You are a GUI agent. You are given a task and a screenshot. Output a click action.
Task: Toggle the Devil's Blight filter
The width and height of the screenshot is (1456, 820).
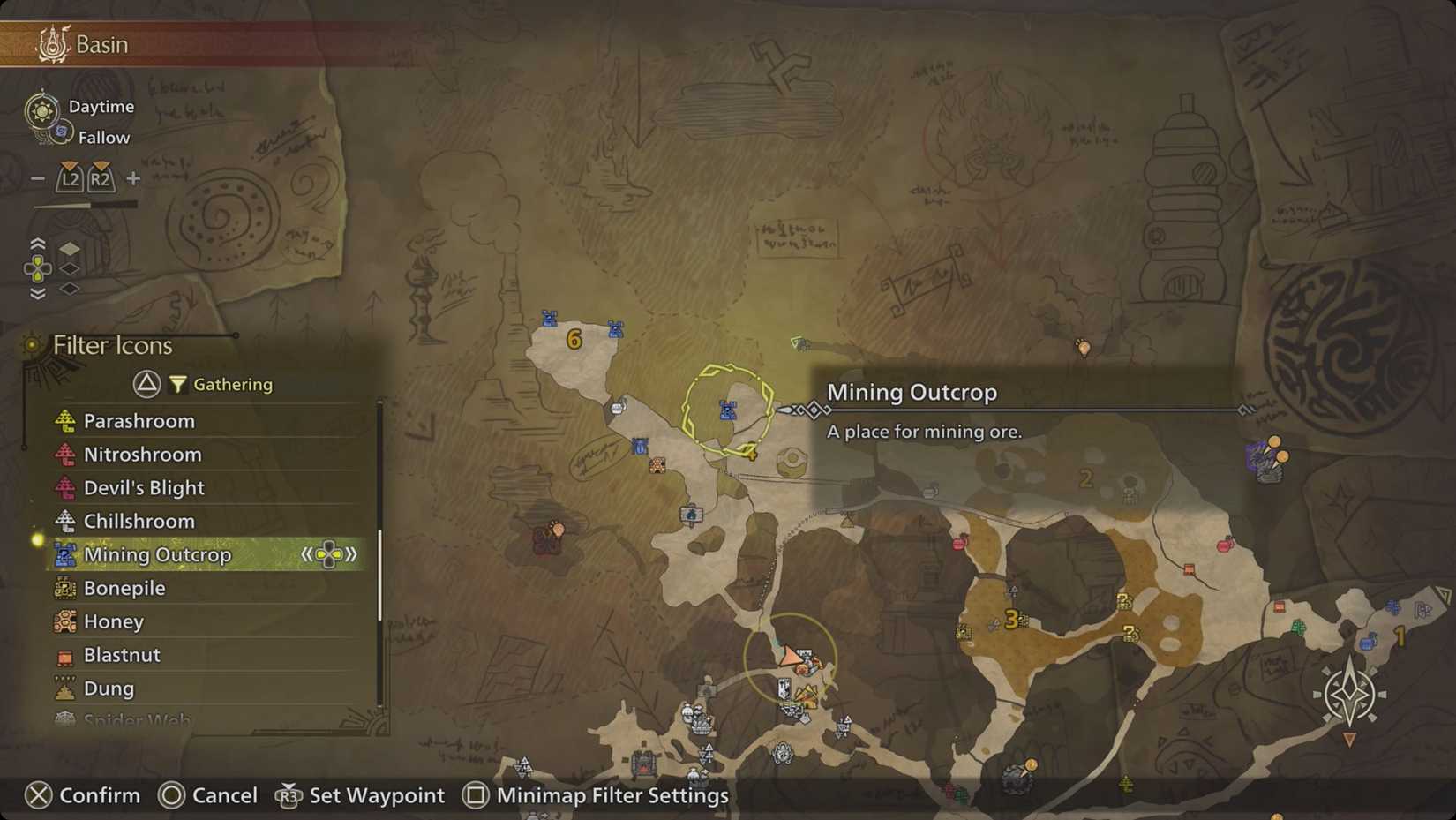tap(64, 487)
